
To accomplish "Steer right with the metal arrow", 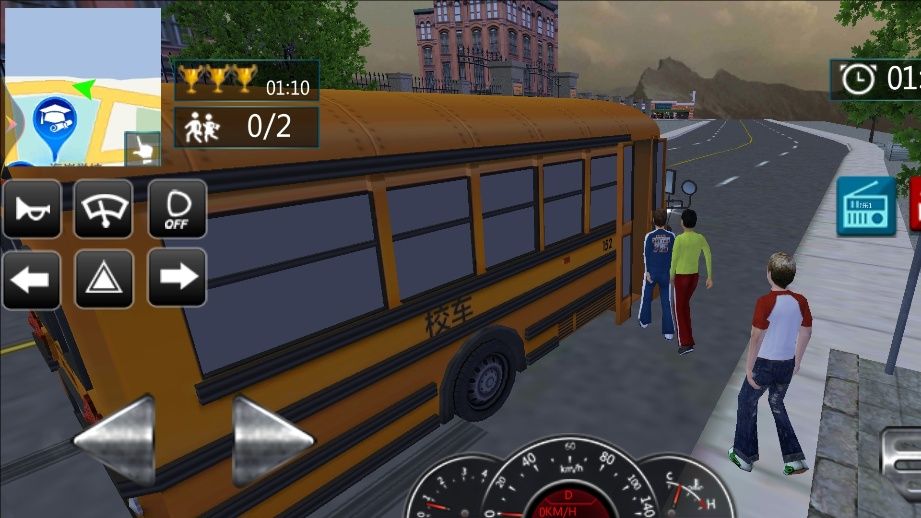I will point(272,440).
